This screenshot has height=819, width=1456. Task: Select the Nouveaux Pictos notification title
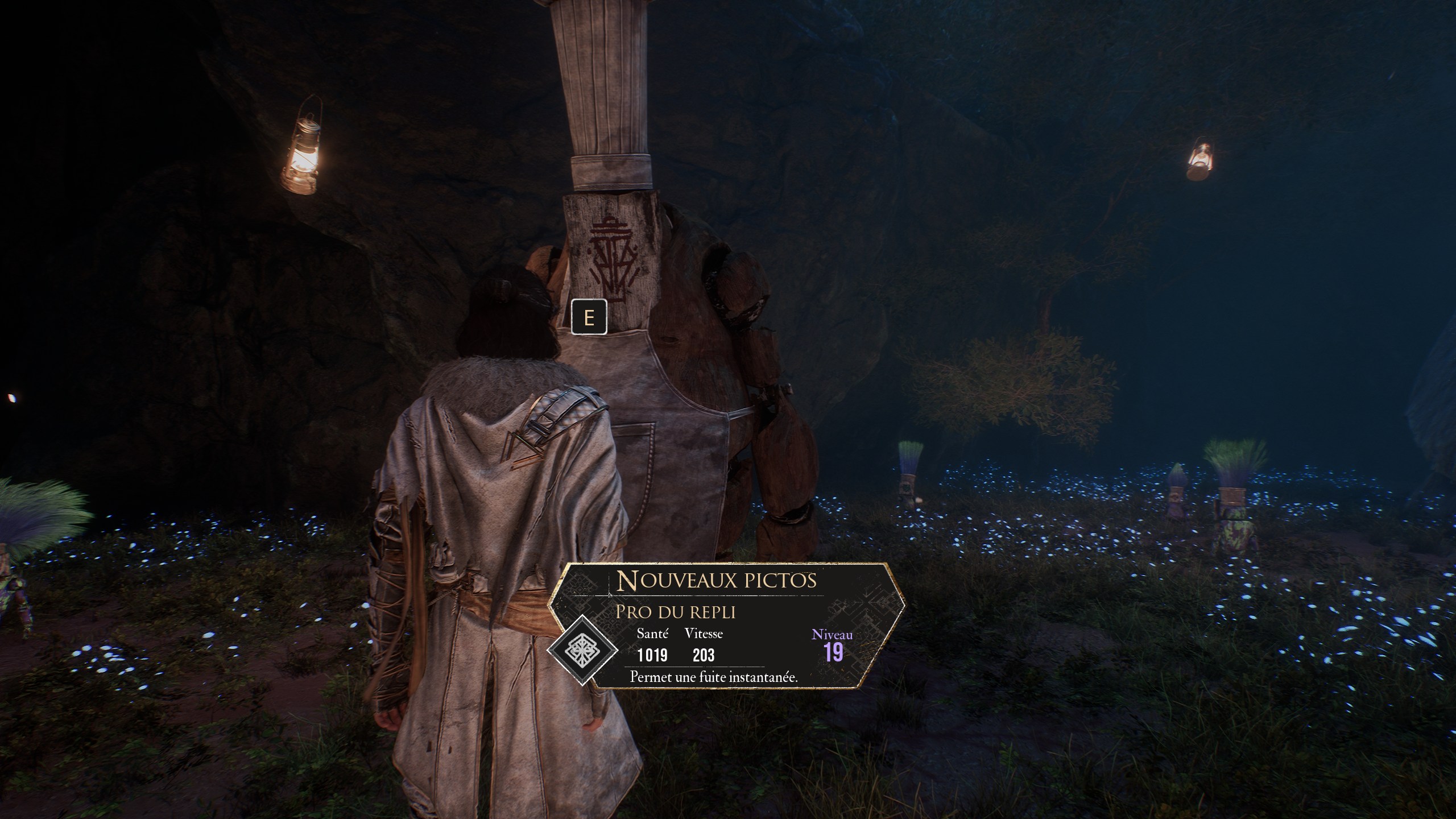(x=717, y=581)
